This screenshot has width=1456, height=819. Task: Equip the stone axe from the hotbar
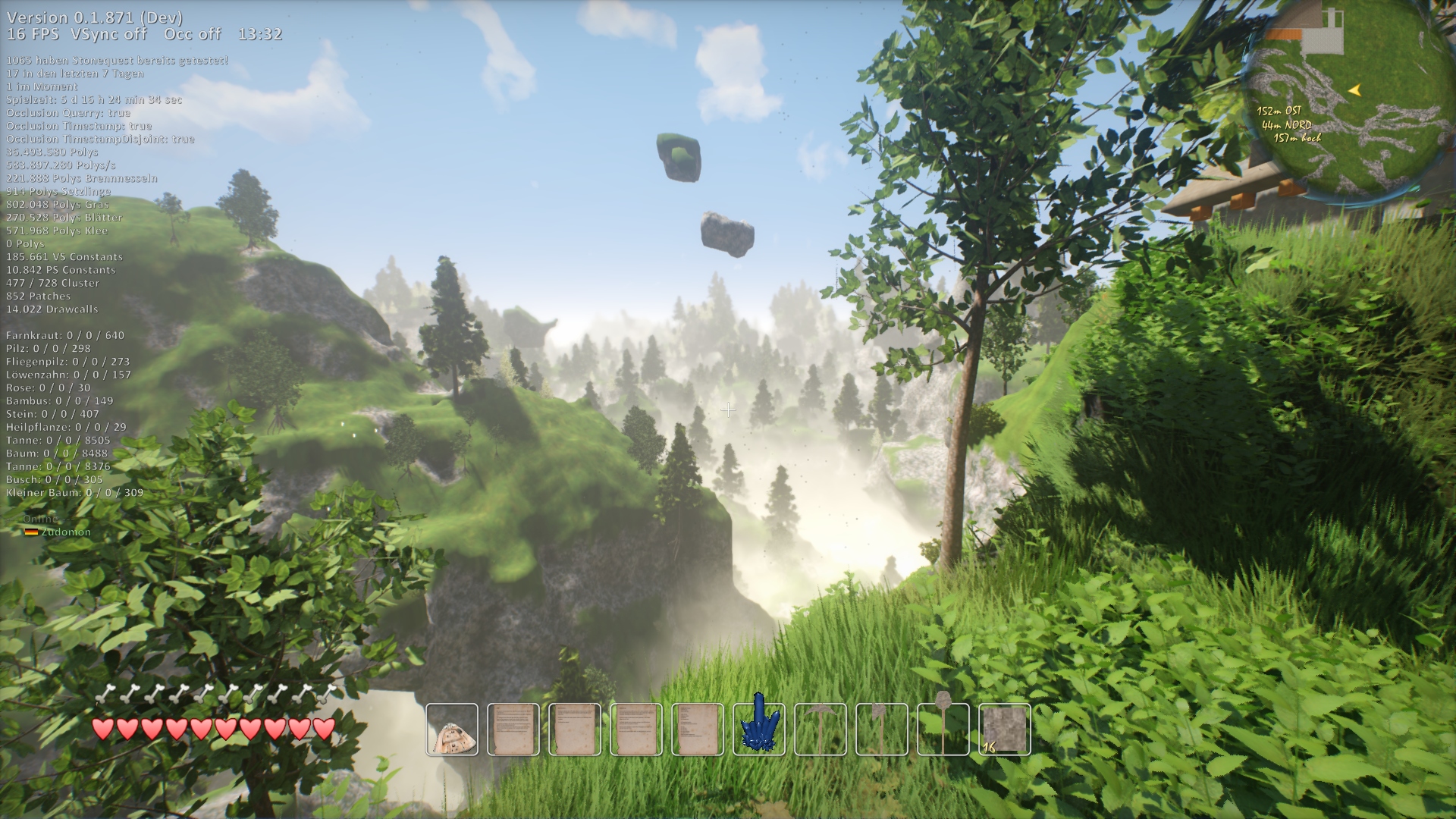pyautogui.click(x=882, y=730)
